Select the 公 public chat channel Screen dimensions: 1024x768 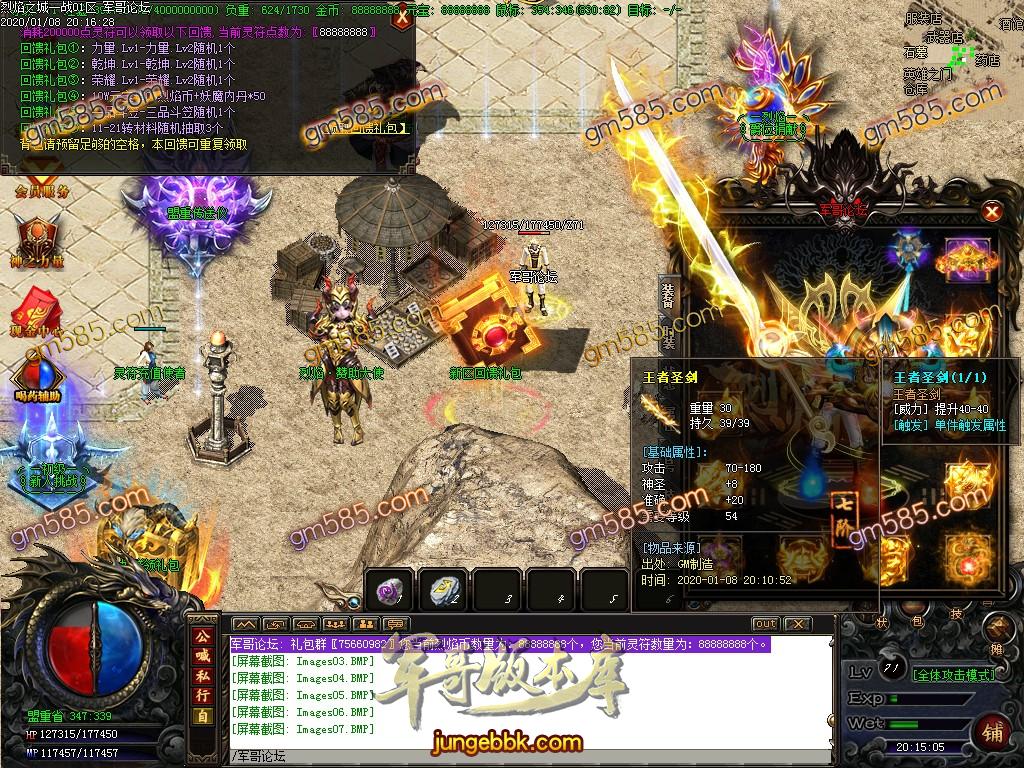pyautogui.click(x=202, y=637)
